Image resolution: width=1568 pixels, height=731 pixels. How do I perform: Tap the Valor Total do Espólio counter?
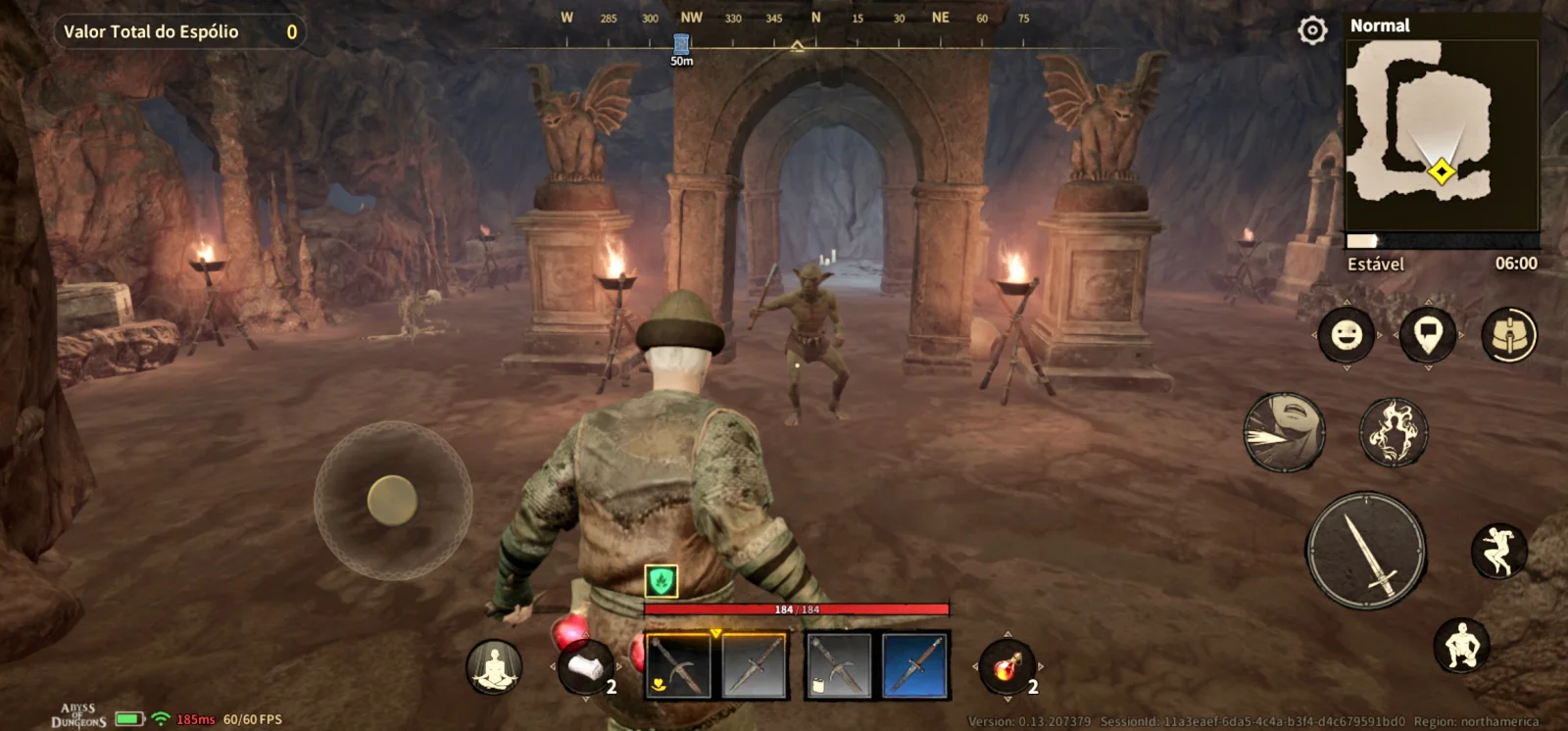(x=179, y=32)
